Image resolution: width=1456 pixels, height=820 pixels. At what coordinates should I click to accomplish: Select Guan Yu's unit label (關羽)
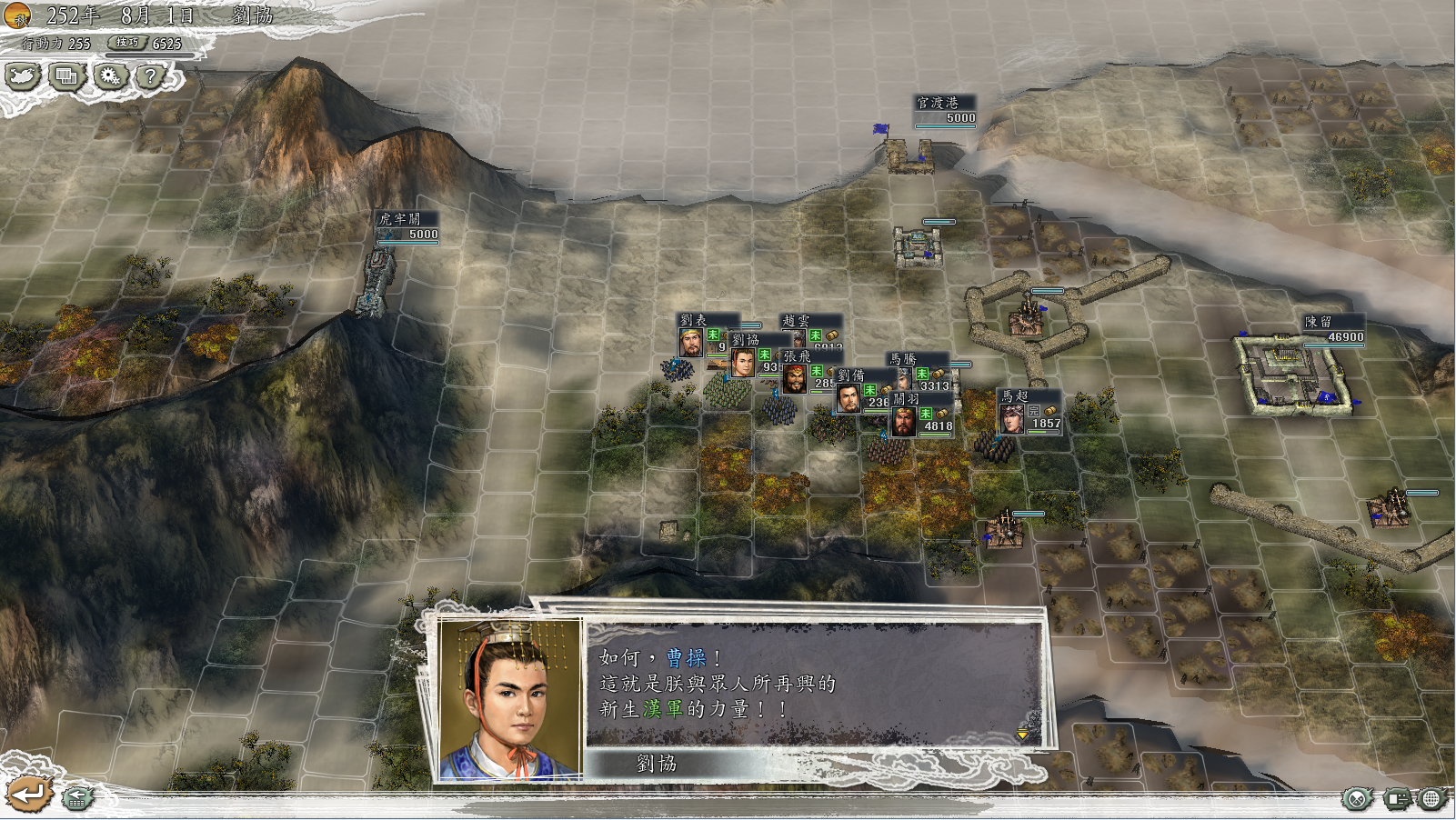click(906, 399)
